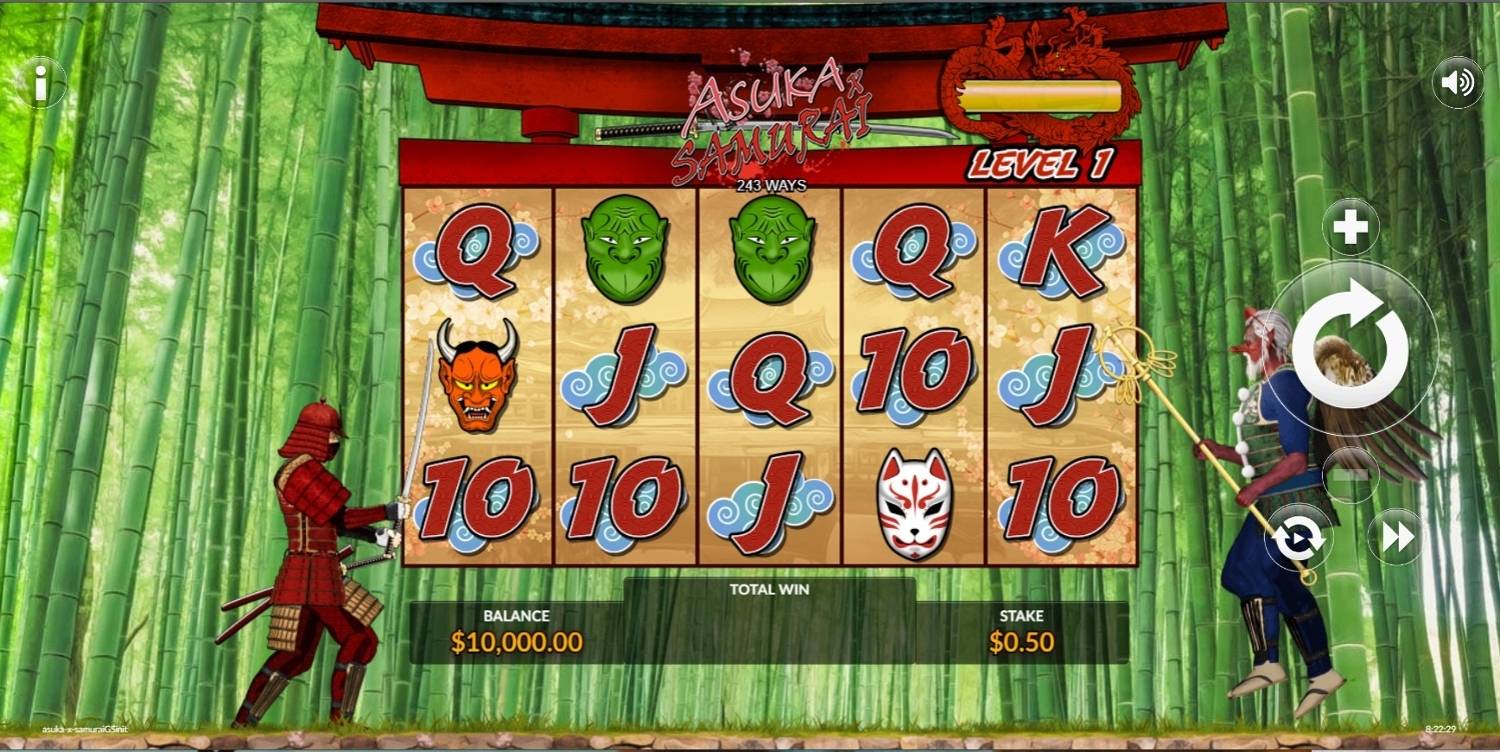Open the game info panel

(41, 83)
